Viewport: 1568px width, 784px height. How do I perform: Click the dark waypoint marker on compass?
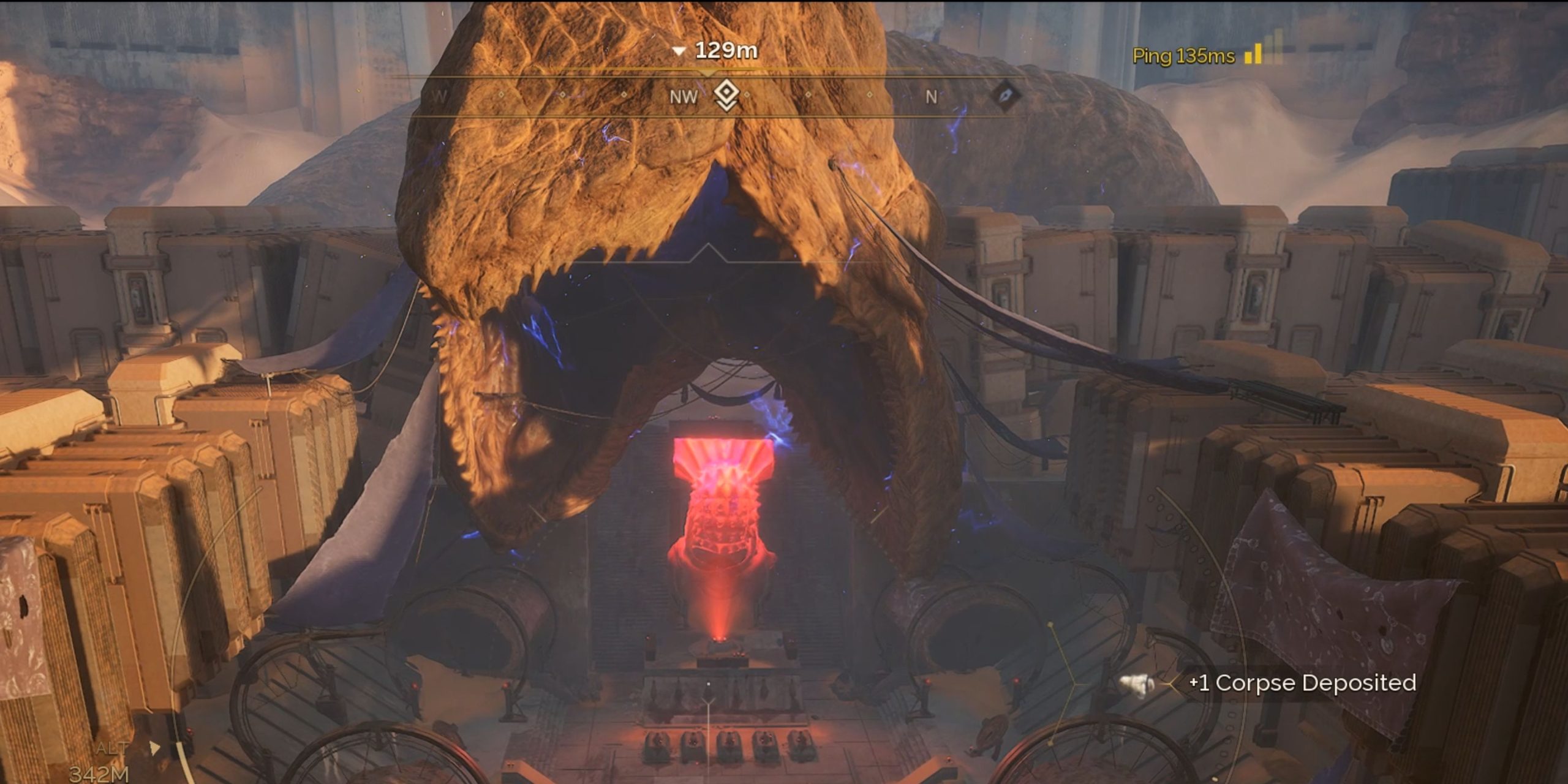point(1005,96)
